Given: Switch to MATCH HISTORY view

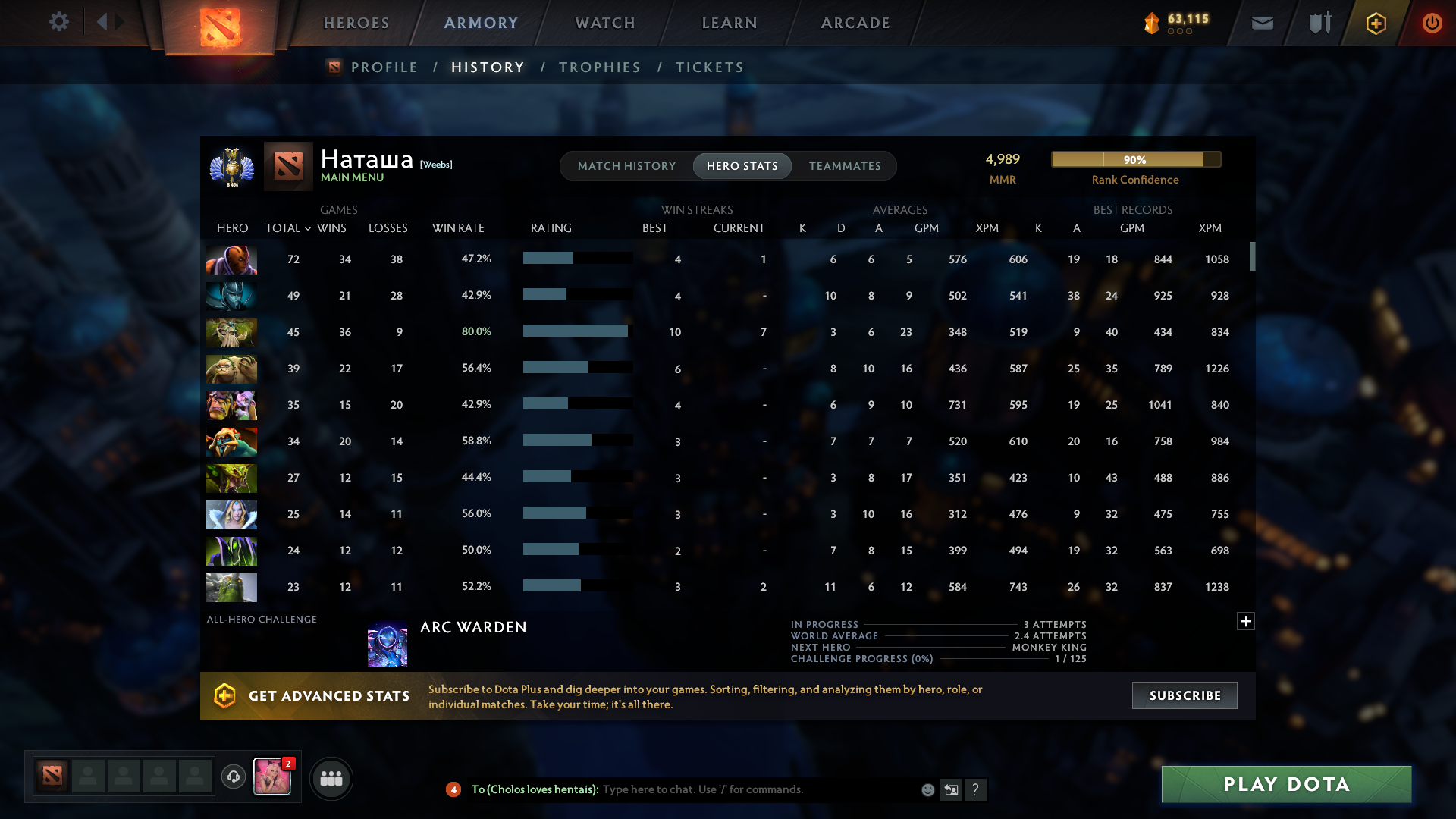Looking at the screenshot, I should pos(626,165).
